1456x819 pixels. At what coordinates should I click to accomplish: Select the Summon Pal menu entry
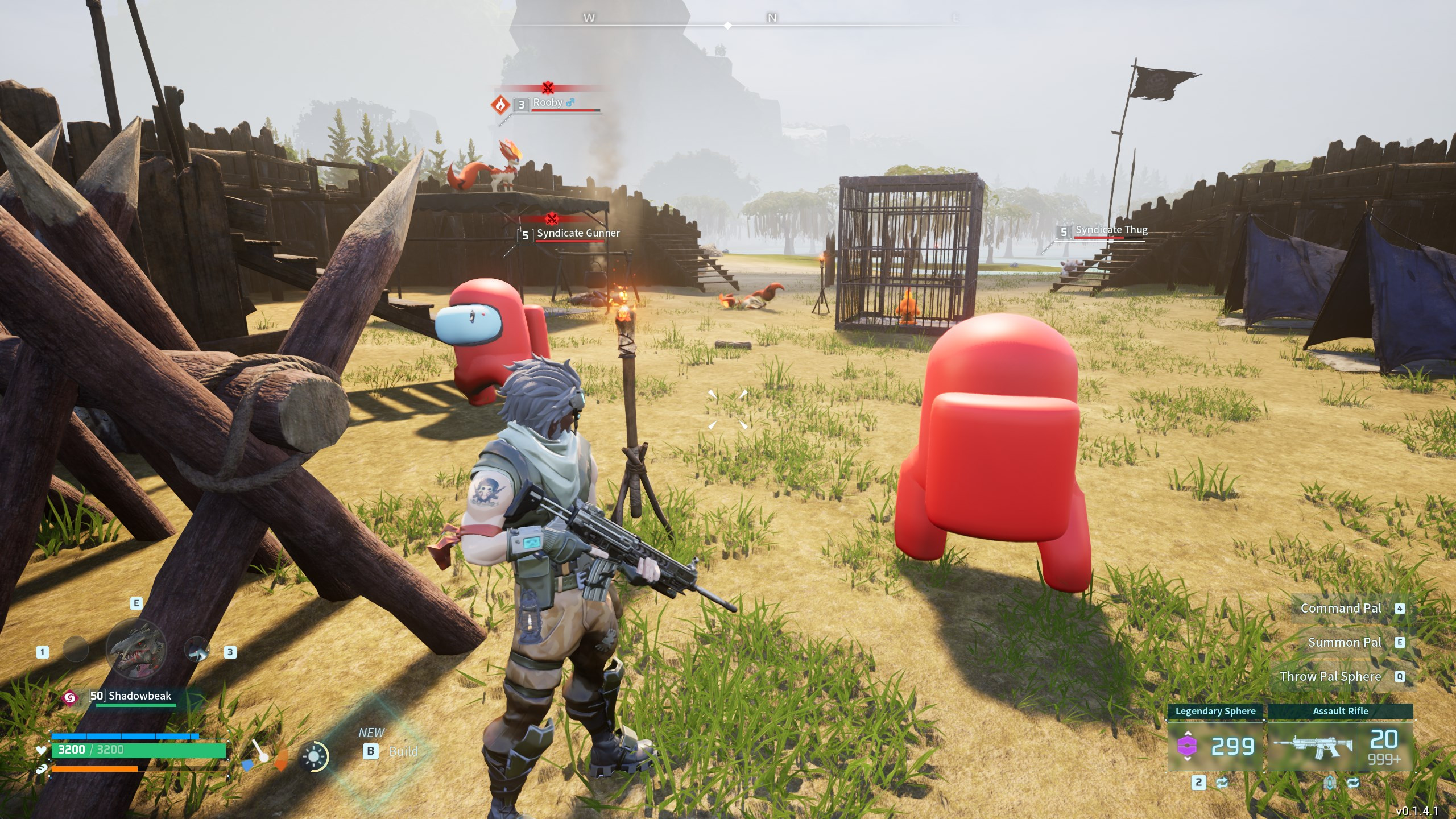coord(1346,642)
